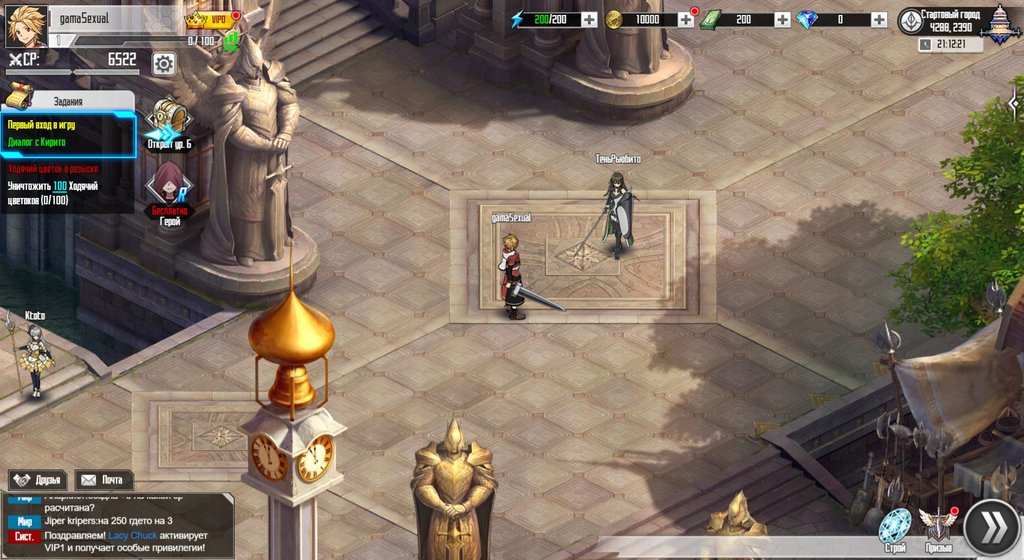Open the VIP0 crown badge

coord(211,19)
